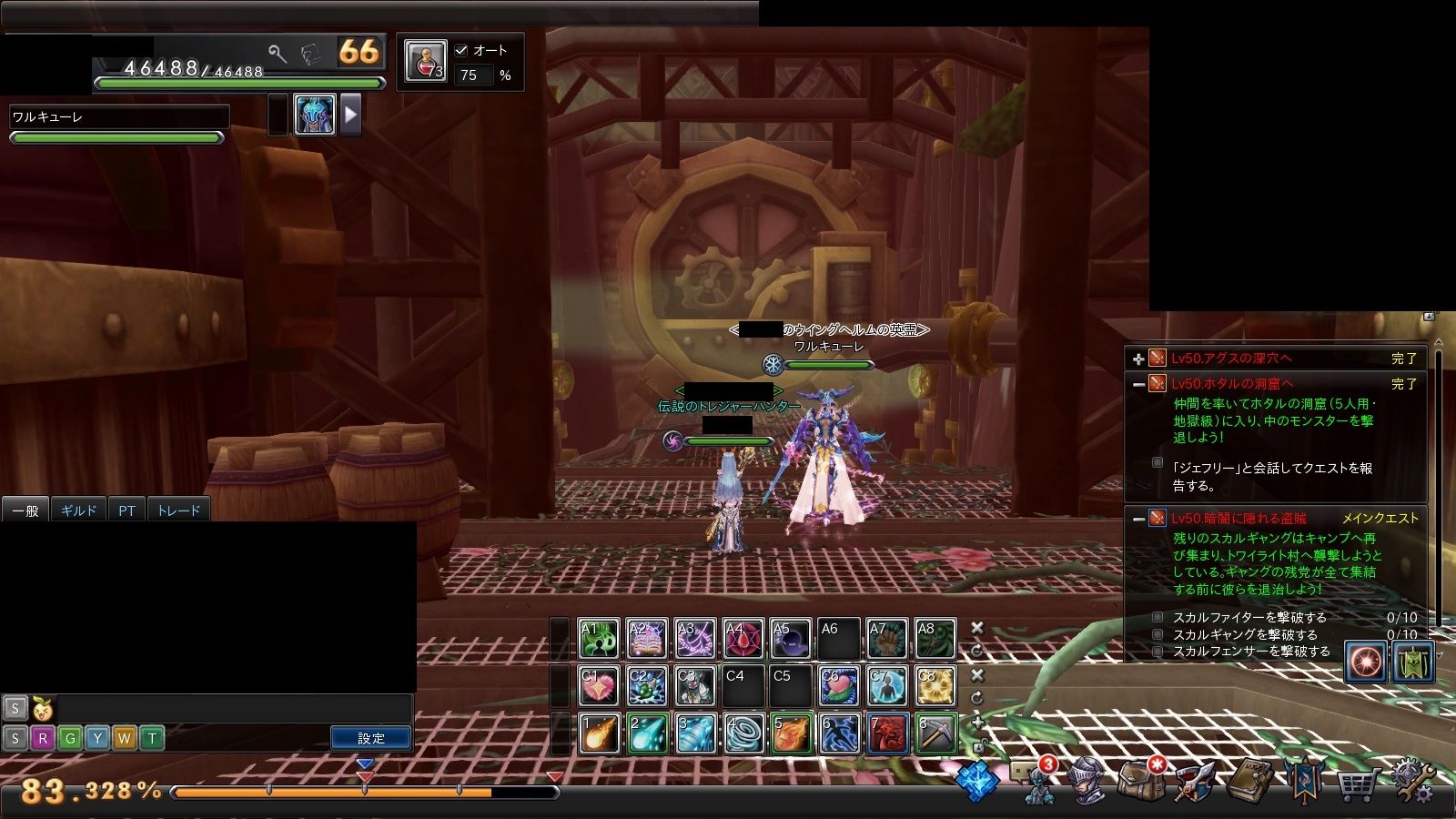Use the red potion quick slot
The height and width of the screenshot is (819, 1456).
pos(425,62)
